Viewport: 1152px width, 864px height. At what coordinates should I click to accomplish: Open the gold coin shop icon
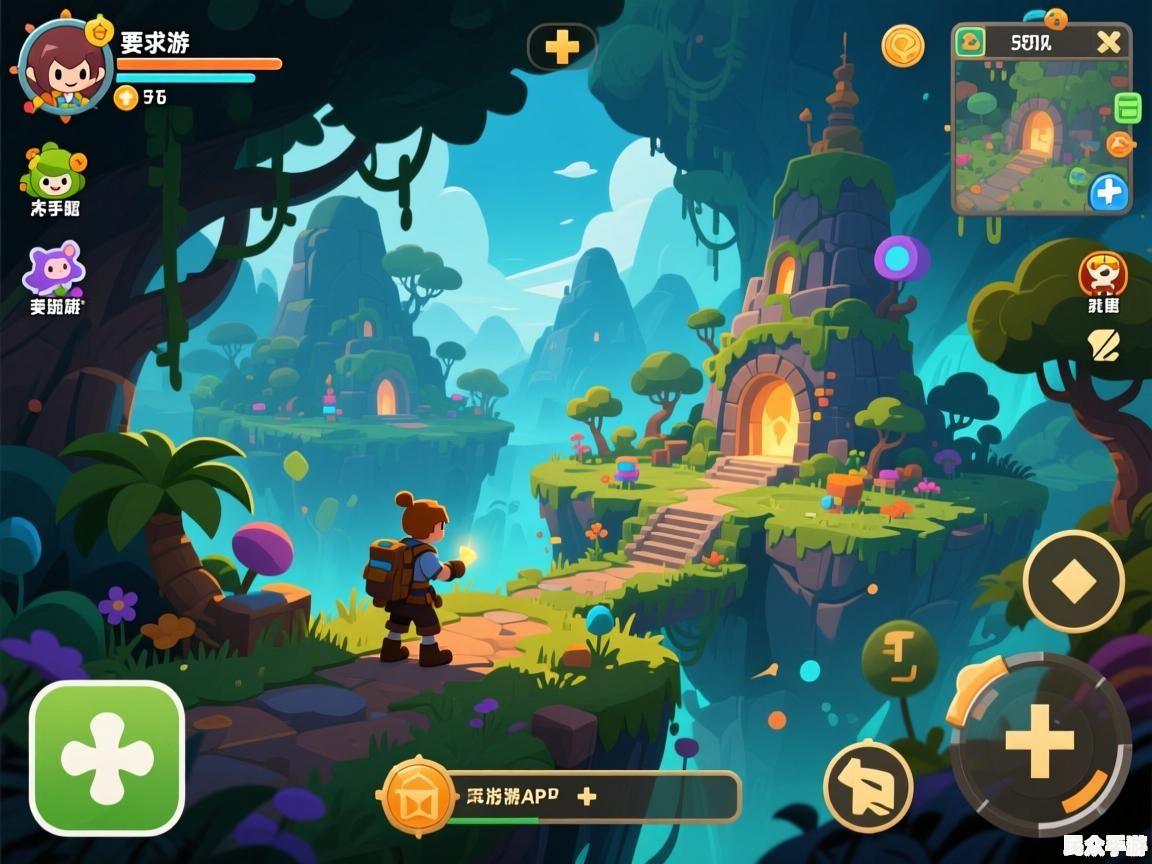[x=902, y=46]
